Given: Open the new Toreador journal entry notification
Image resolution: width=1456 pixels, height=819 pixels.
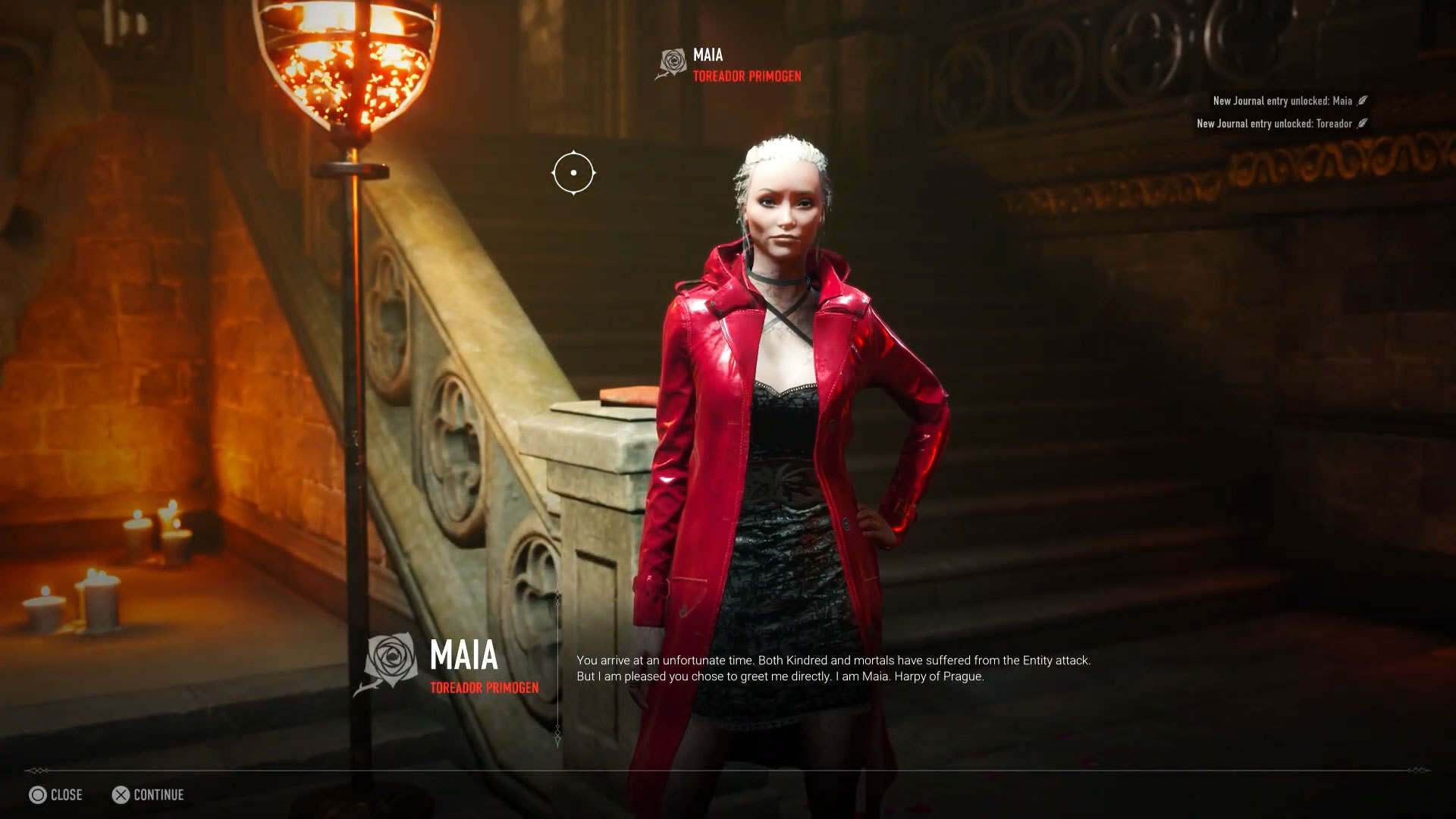Looking at the screenshot, I should pos(1282,124).
